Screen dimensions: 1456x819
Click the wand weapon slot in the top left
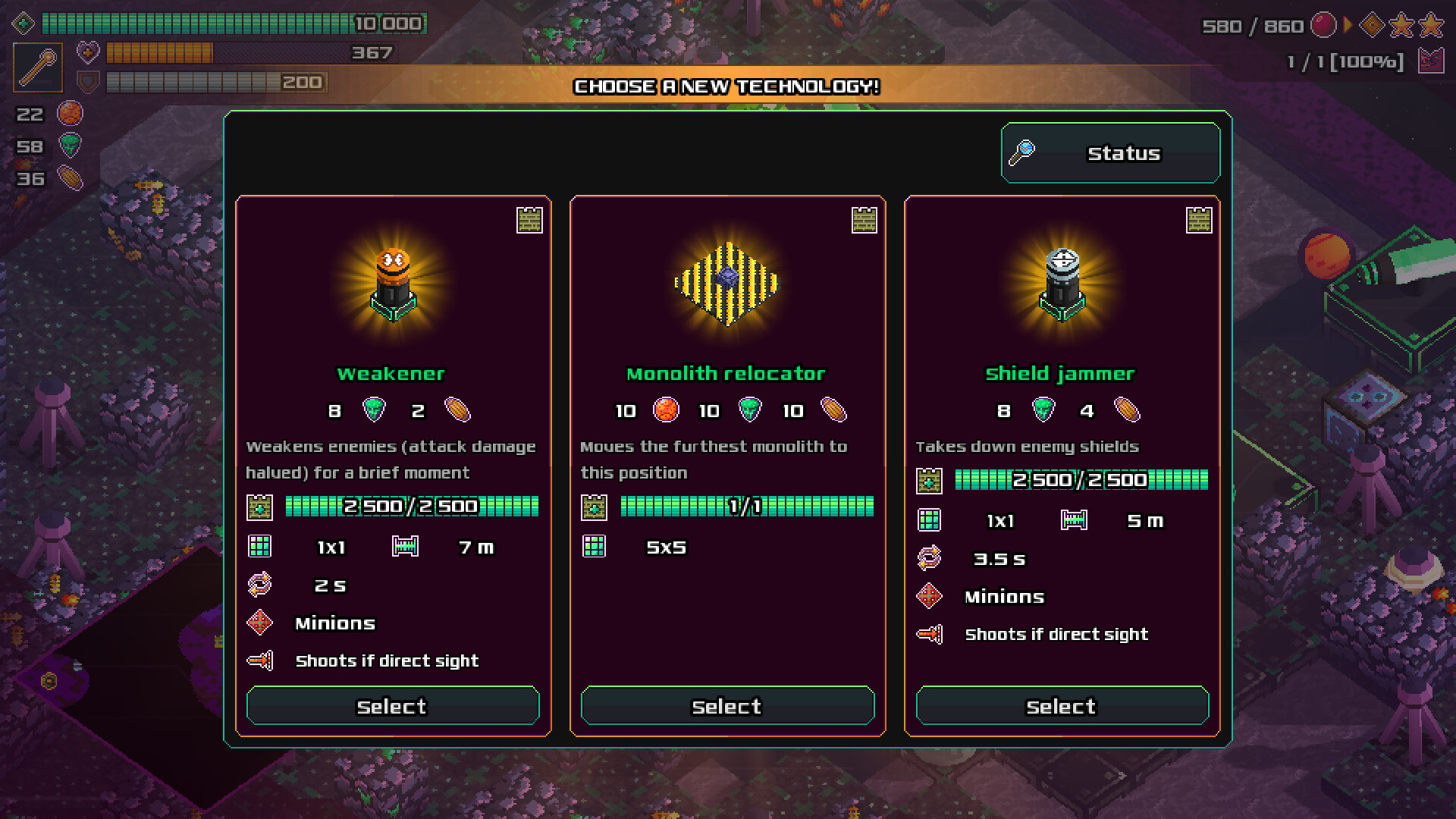pos(38,67)
